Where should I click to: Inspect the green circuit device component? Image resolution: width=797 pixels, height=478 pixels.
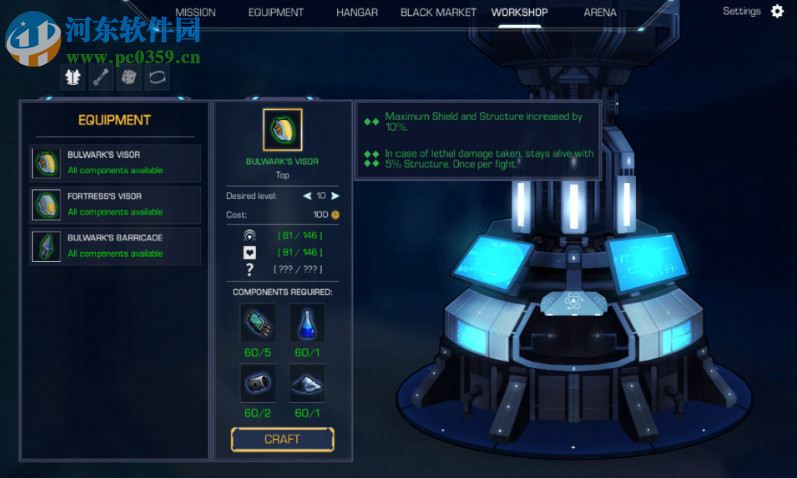point(257,324)
